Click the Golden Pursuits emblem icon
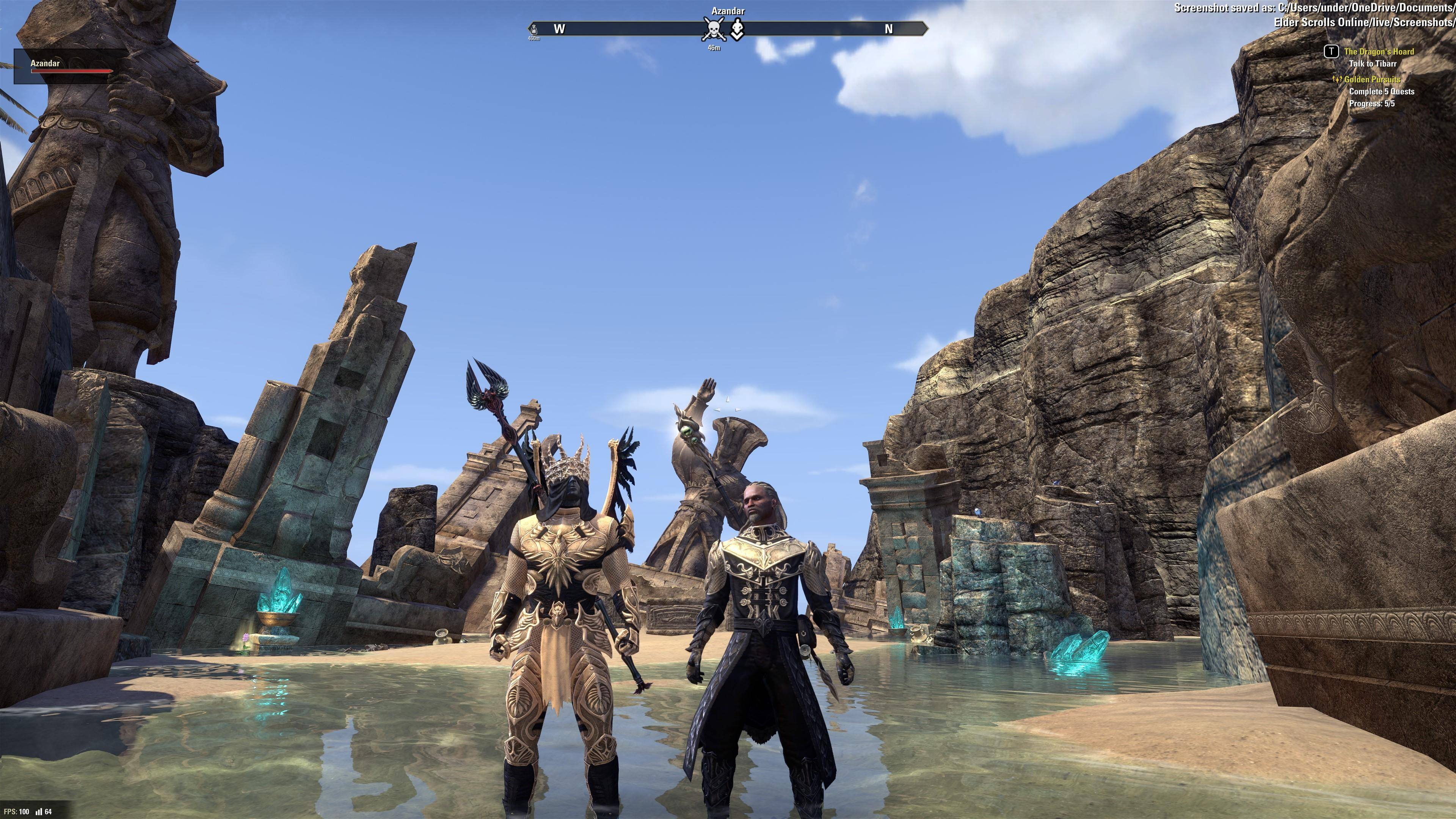The image size is (1456, 819). (x=1337, y=79)
